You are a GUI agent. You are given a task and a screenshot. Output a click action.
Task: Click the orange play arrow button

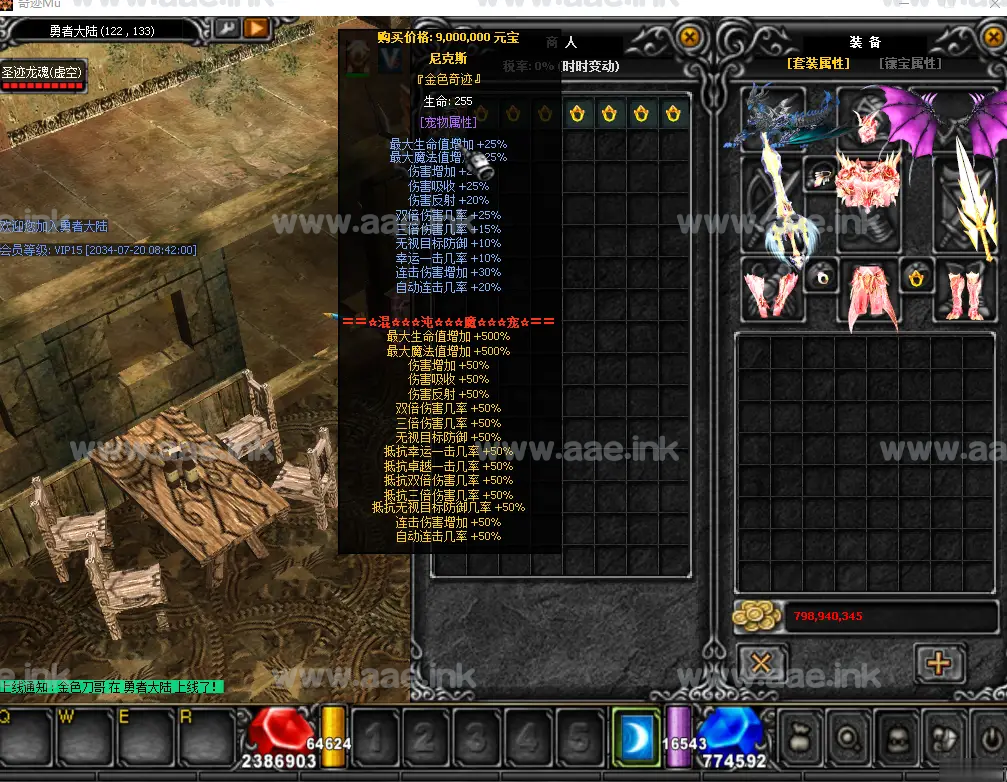click(256, 28)
